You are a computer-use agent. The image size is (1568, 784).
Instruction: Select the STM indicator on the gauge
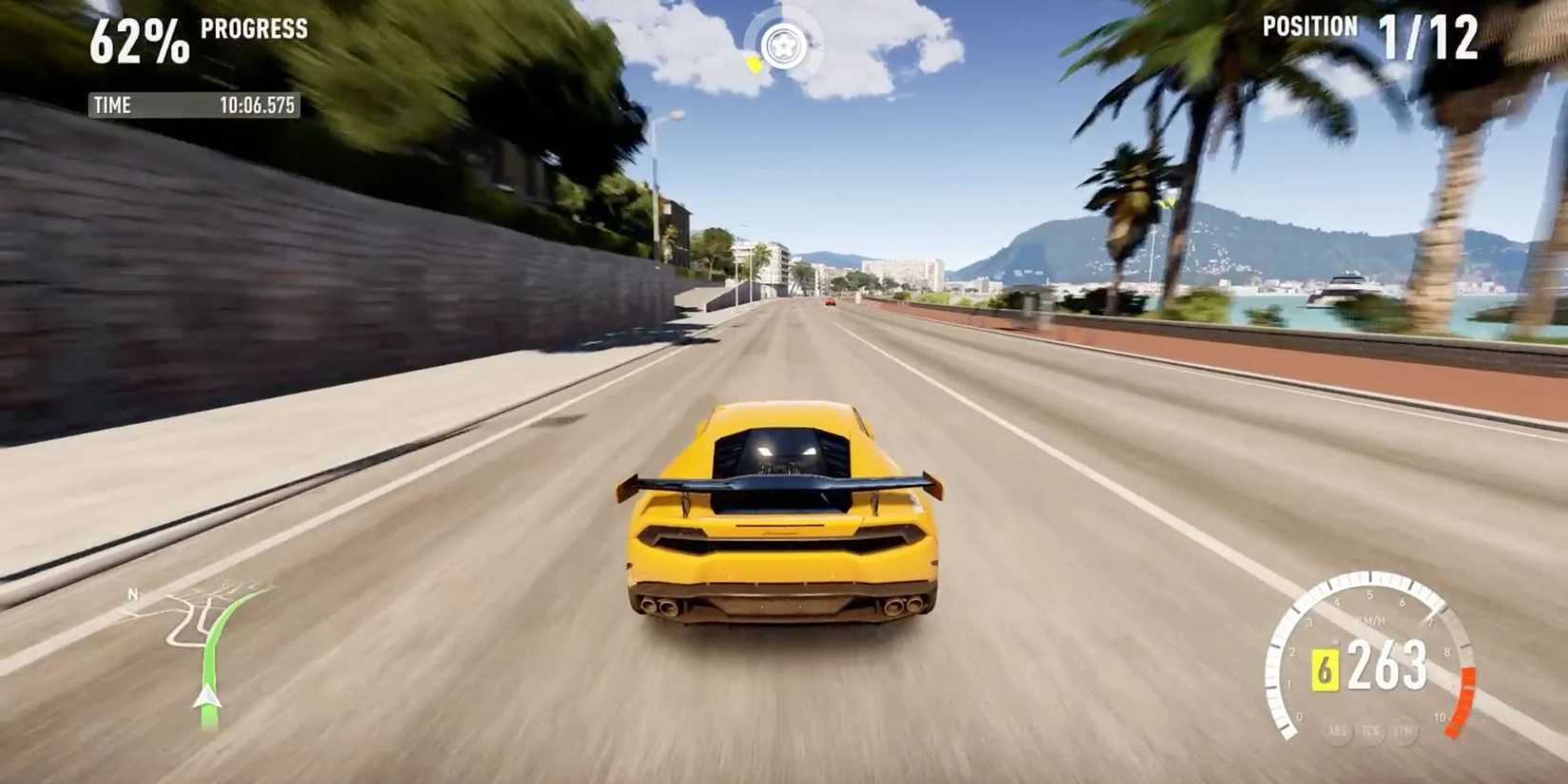[x=1404, y=732]
